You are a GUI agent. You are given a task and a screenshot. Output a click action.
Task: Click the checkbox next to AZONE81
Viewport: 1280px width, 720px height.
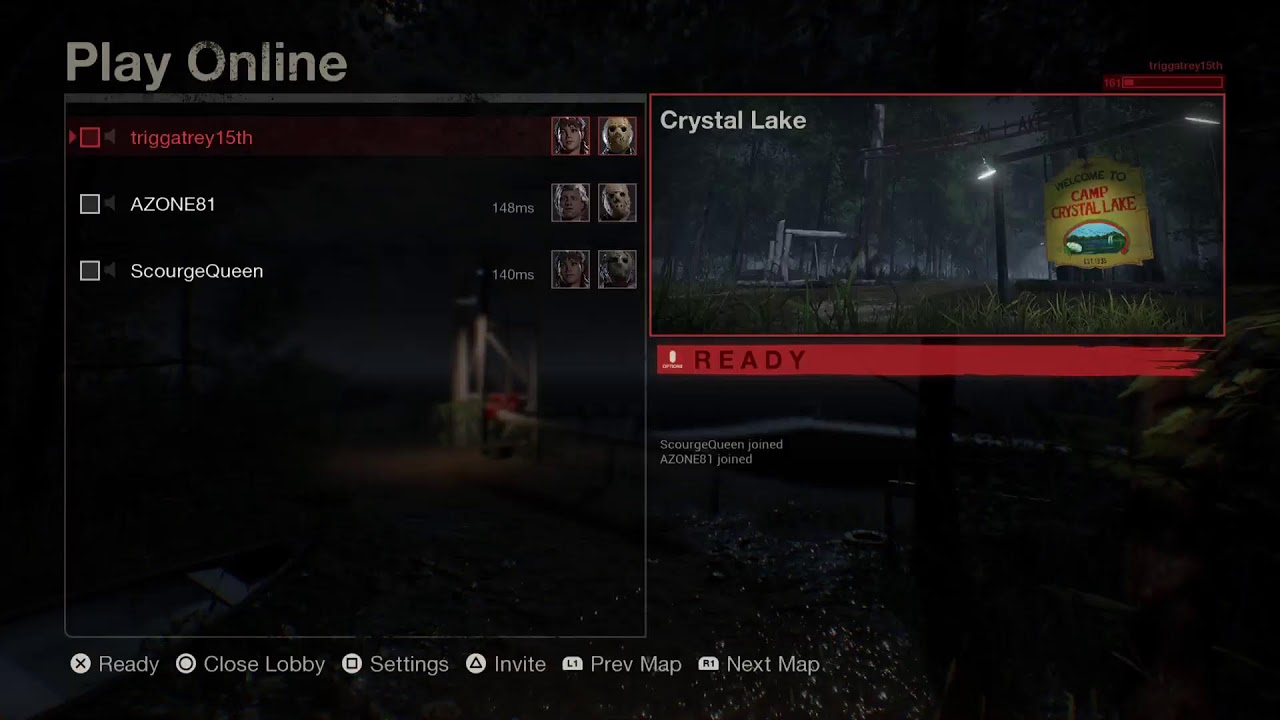[90, 204]
